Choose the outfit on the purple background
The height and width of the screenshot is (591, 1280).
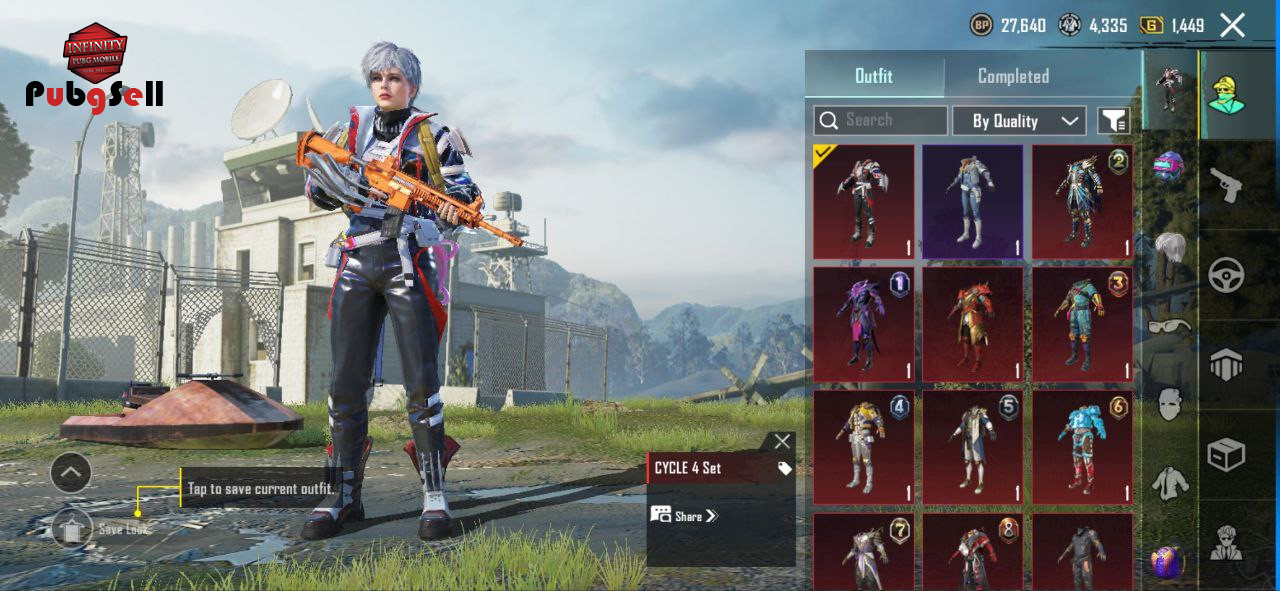(972, 202)
